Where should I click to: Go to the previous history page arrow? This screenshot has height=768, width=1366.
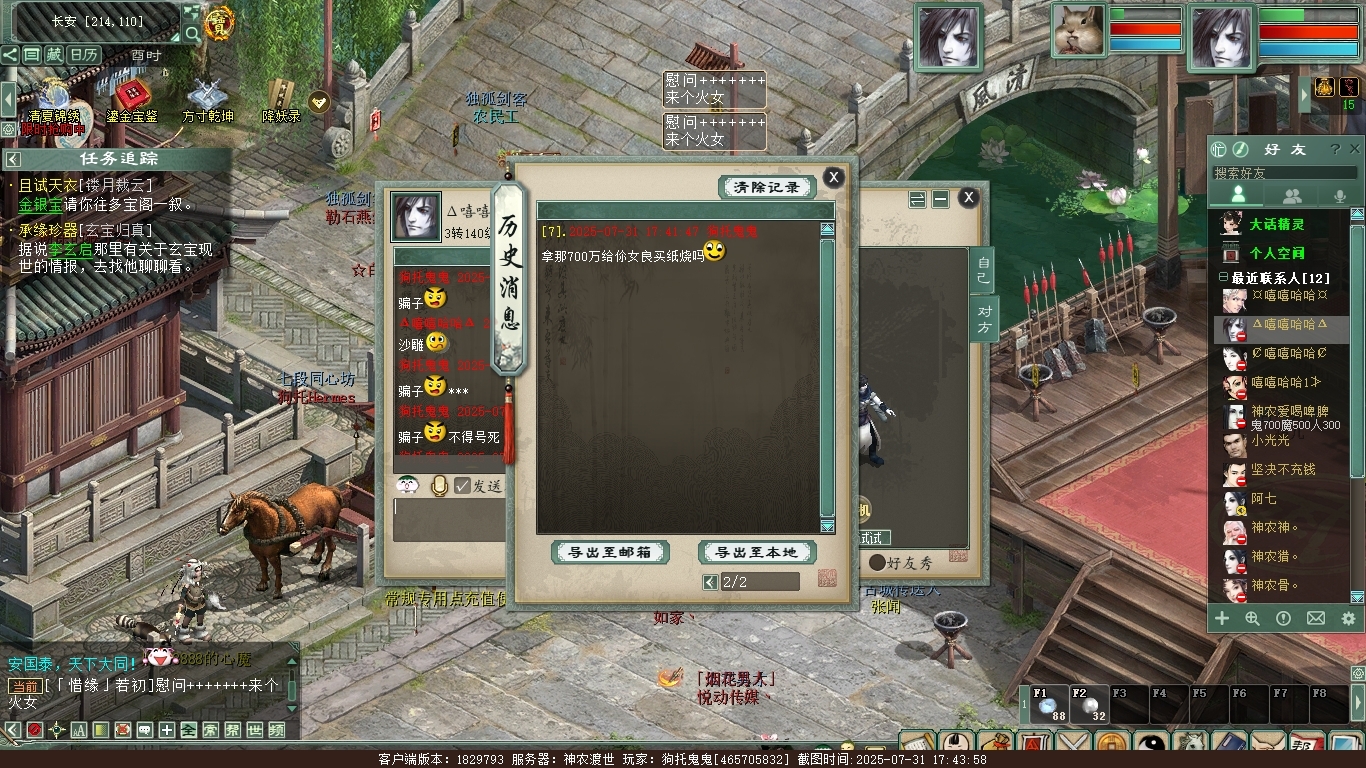pyautogui.click(x=710, y=582)
